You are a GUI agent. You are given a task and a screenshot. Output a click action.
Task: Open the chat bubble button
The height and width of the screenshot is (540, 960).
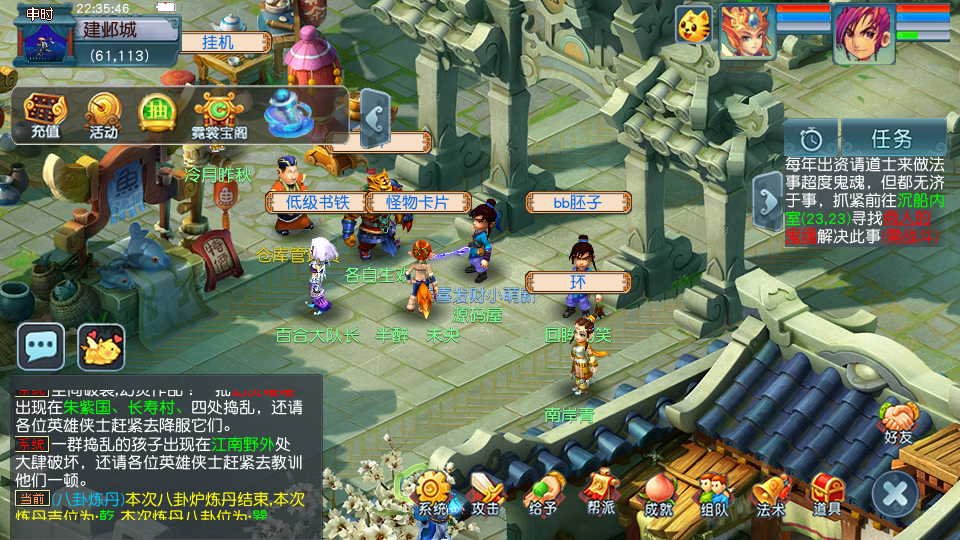41,347
